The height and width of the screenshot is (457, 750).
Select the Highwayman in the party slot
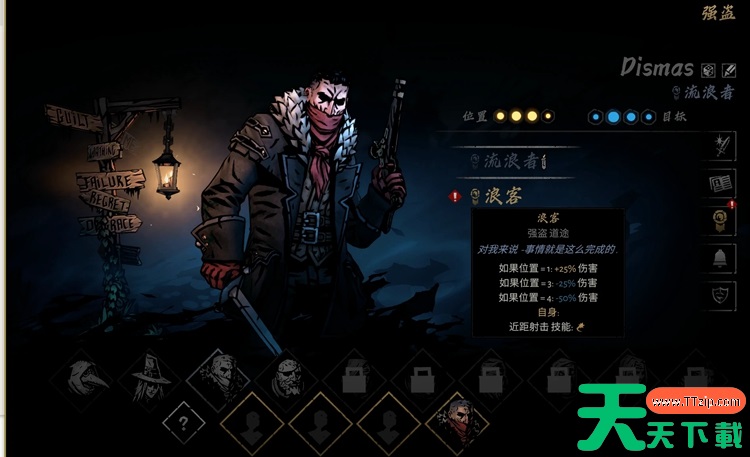(x=457, y=421)
